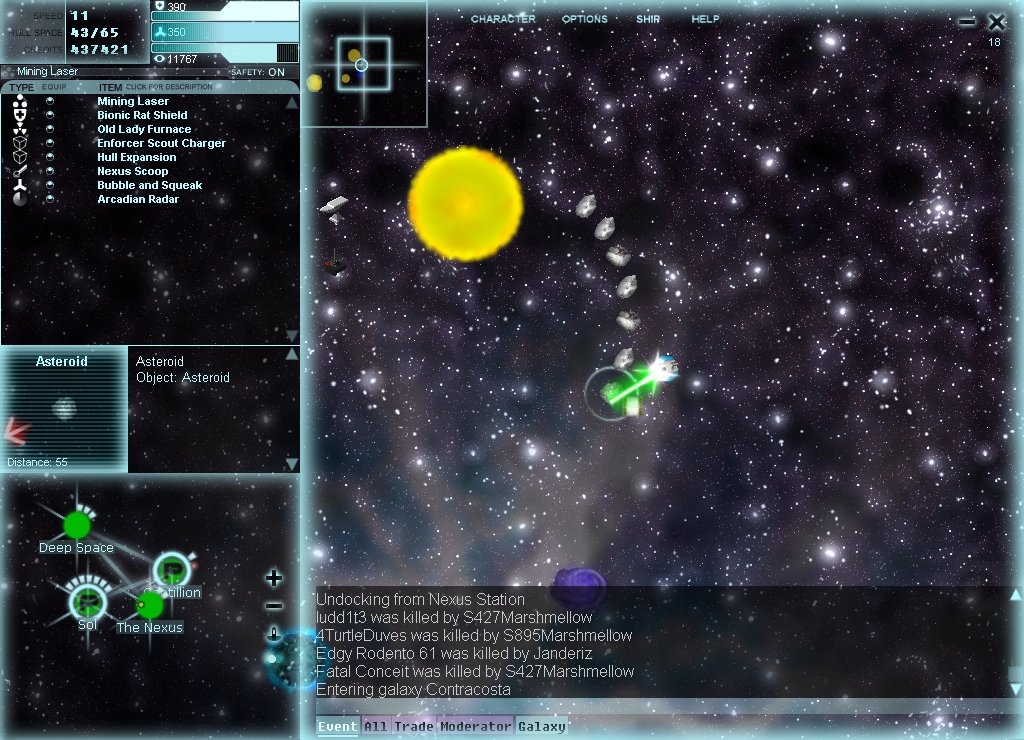The width and height of the screenshot is (1024, 740).
Task: Click the Old Lady Furnace item
Action: [x=144, y=129]
